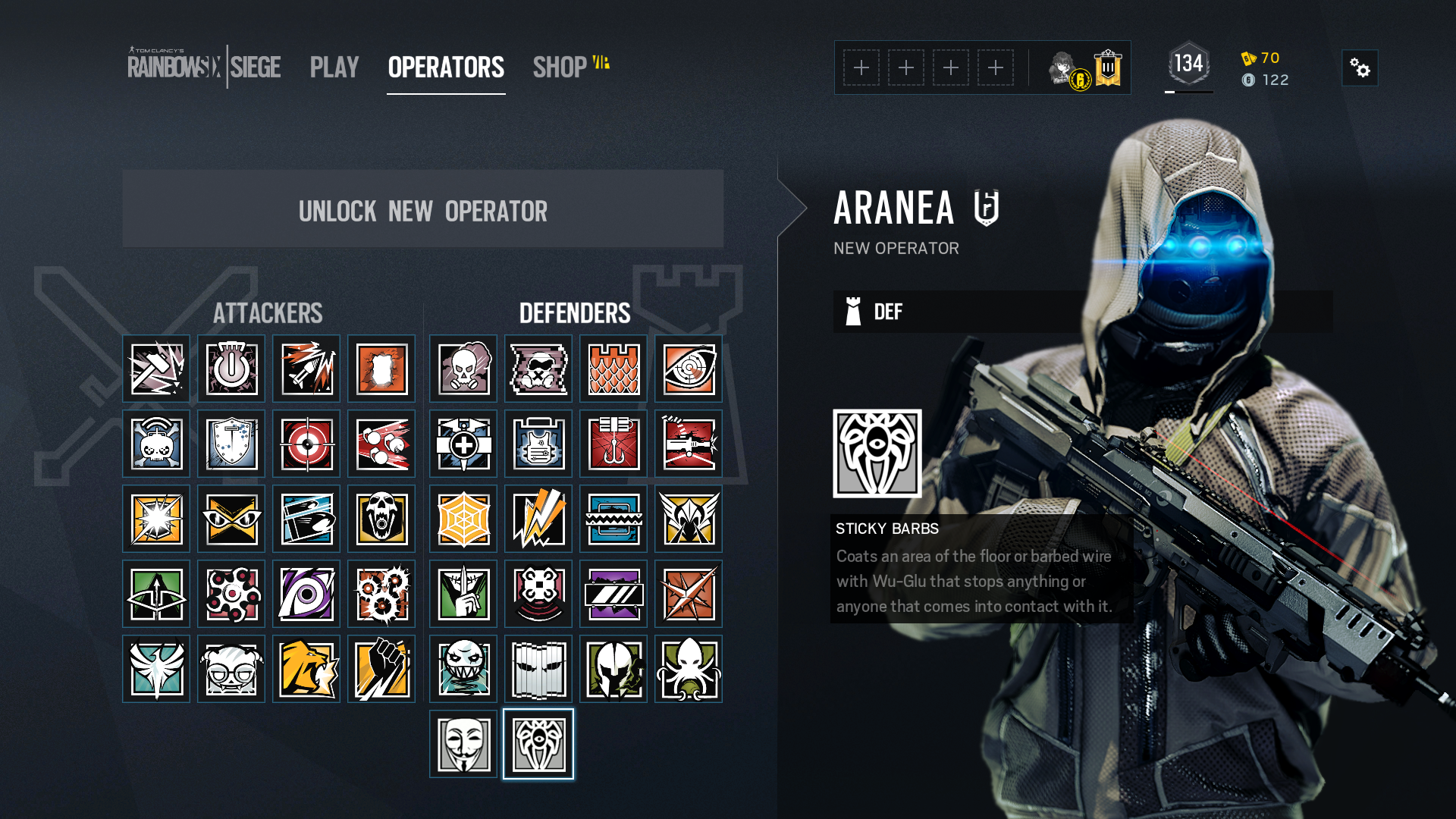Choose the Blitz flash shield operator
The image size is (1456, 819).
click(156, 519)
